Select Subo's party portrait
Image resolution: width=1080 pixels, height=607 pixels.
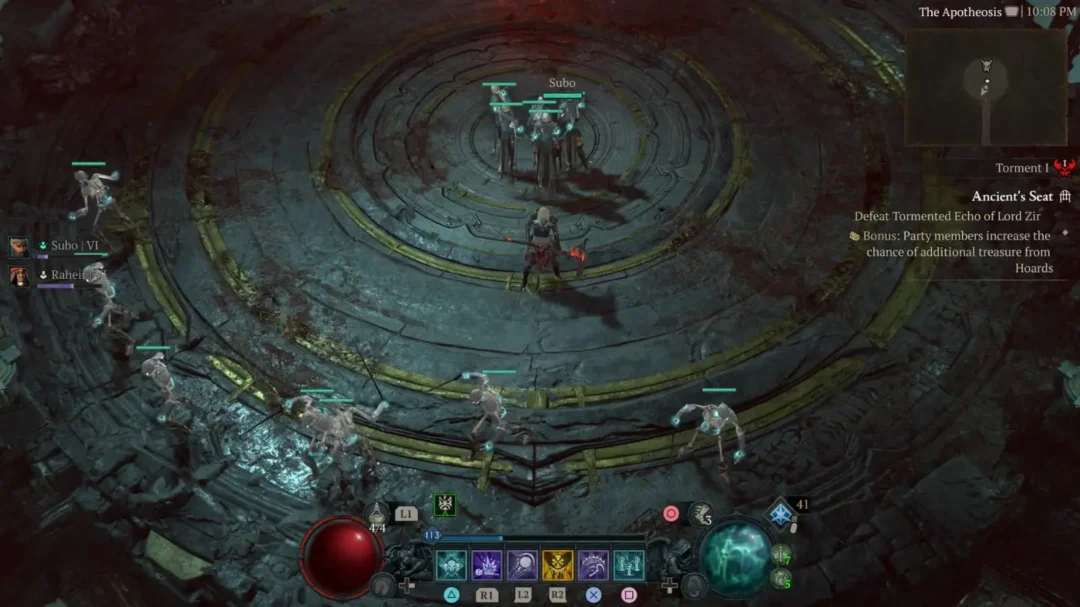pos(20,247)
